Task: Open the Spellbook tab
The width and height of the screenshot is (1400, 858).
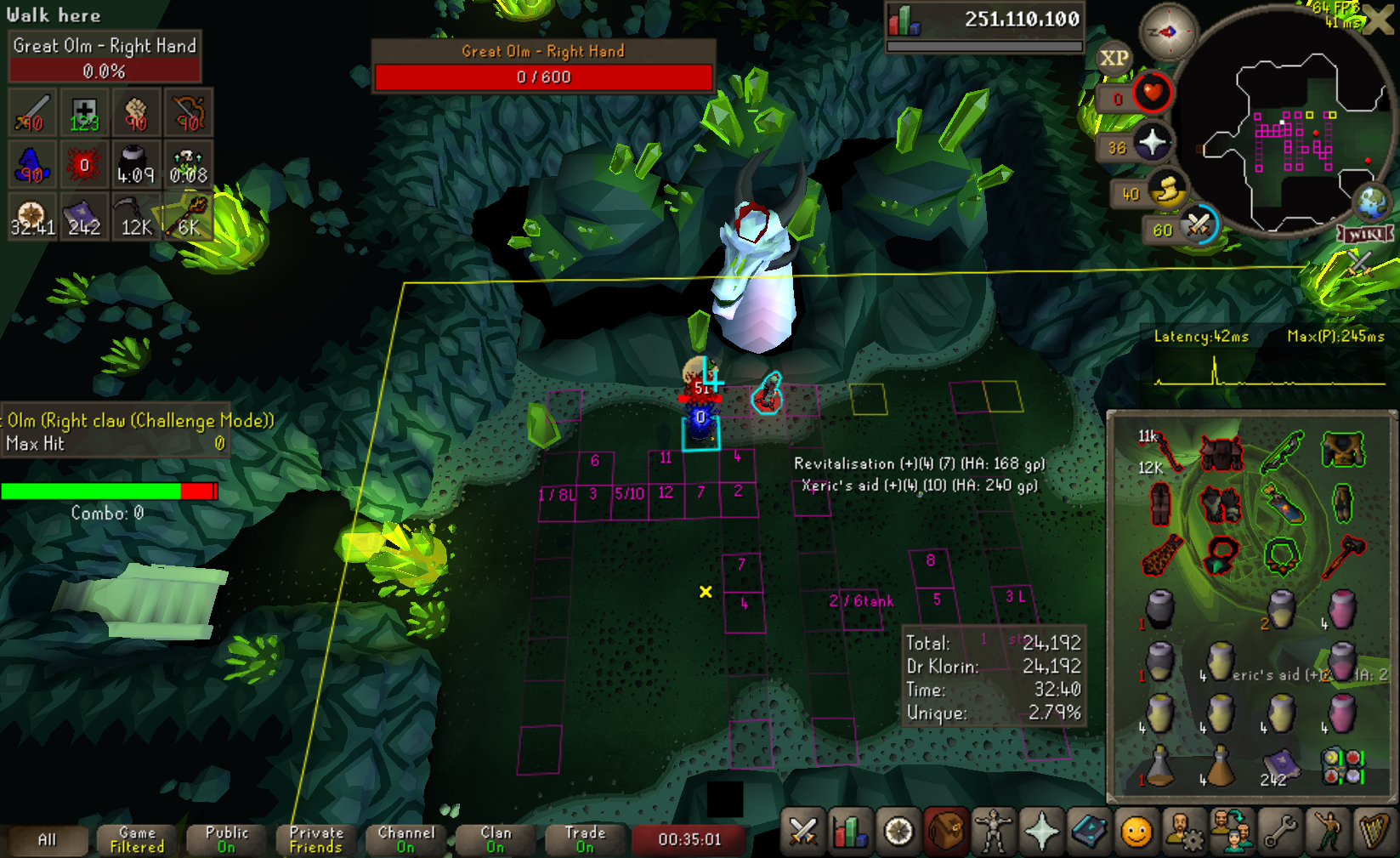Action: click(x=1089, y=832)
